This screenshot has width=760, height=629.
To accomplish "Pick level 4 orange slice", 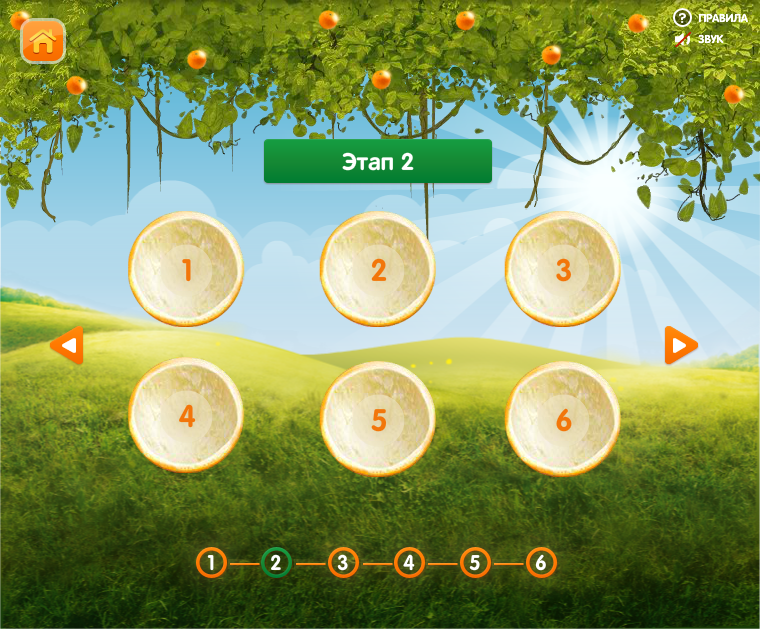I will click(x=186, y=416).
